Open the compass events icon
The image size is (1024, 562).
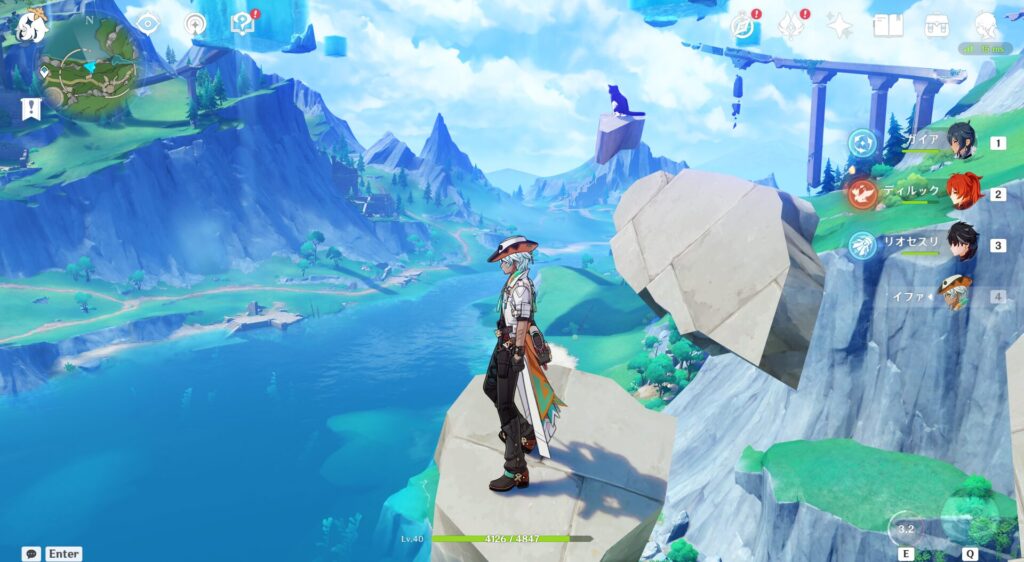742,26
